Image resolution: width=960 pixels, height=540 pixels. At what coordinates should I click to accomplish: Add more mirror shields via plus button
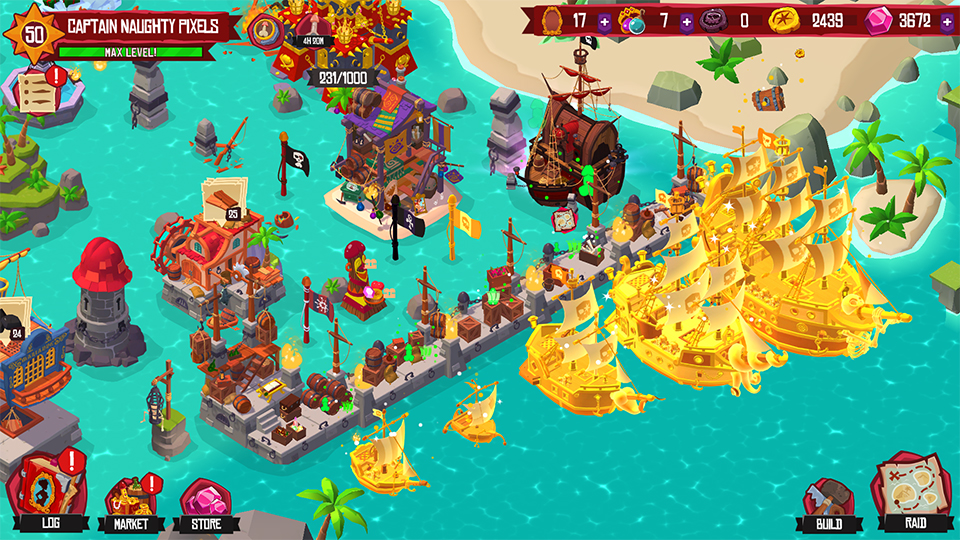604,20
